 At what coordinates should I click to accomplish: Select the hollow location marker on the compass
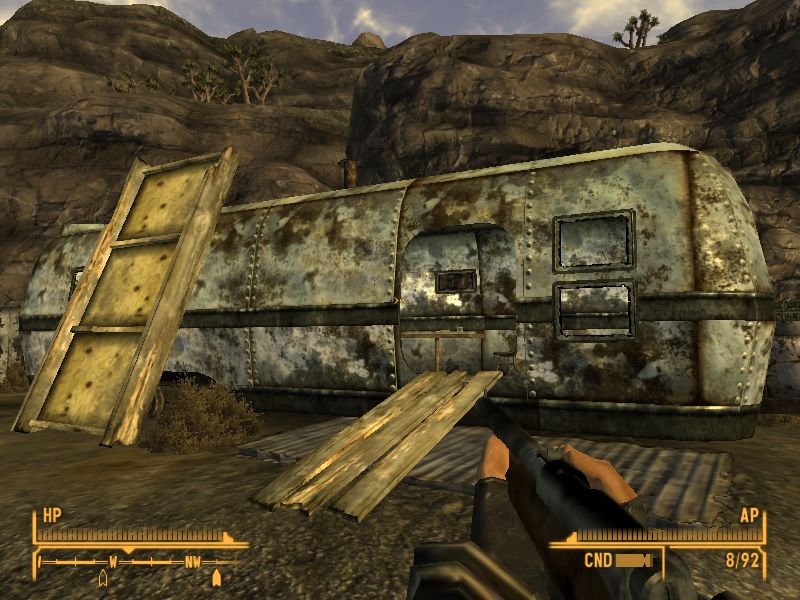[103, 578]
